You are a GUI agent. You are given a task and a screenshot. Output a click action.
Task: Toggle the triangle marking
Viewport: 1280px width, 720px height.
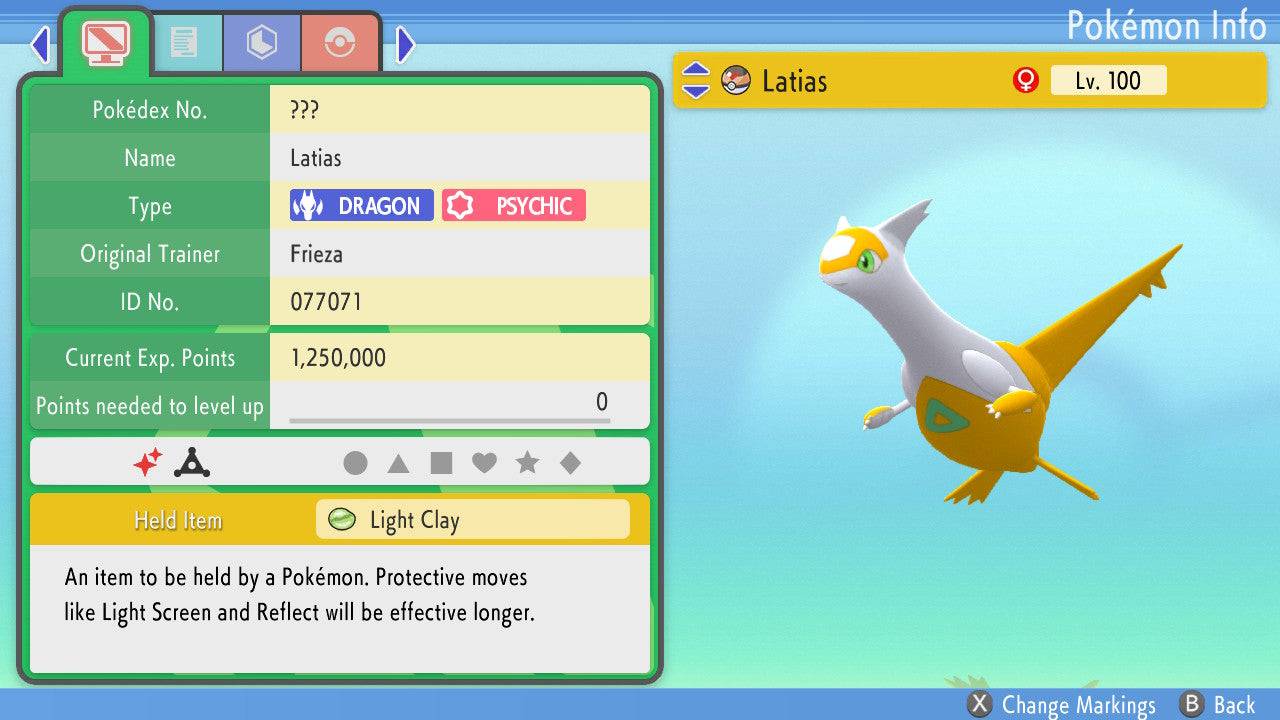(x=398, y=463)
